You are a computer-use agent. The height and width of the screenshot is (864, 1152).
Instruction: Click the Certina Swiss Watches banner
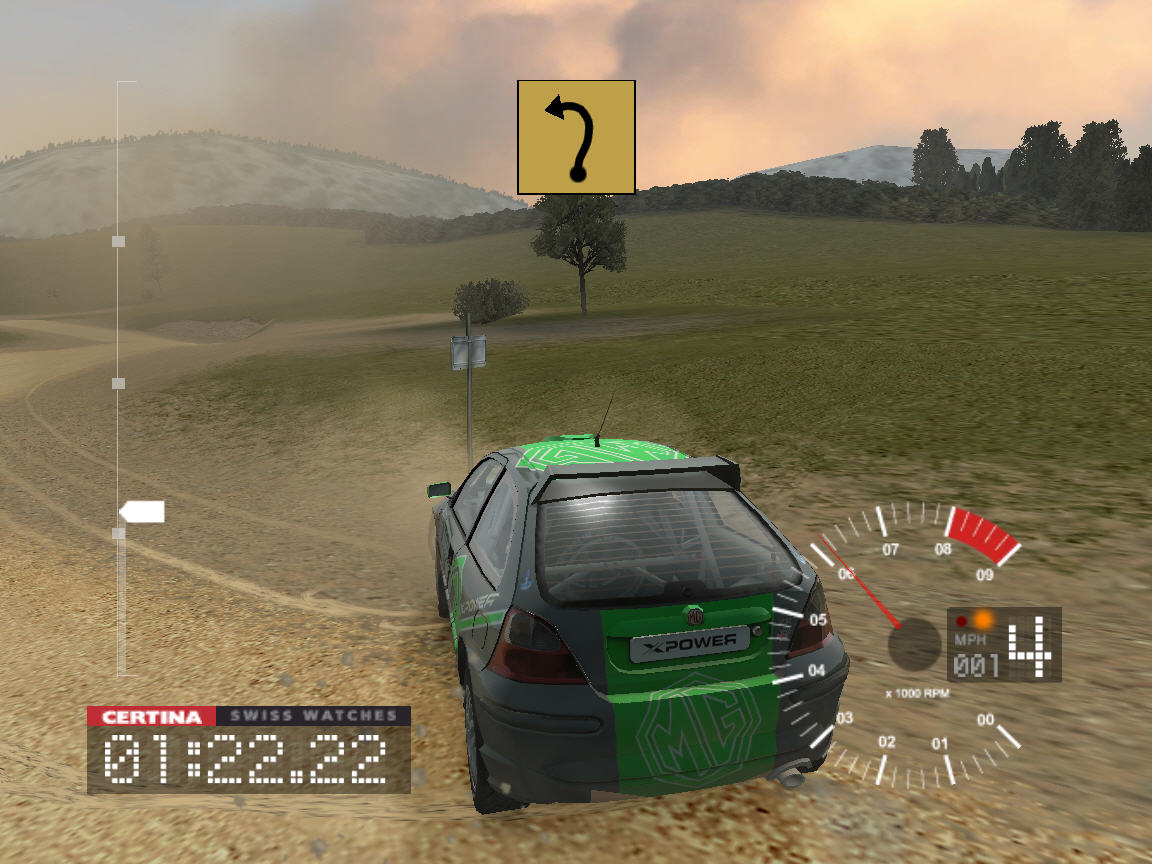248,716
